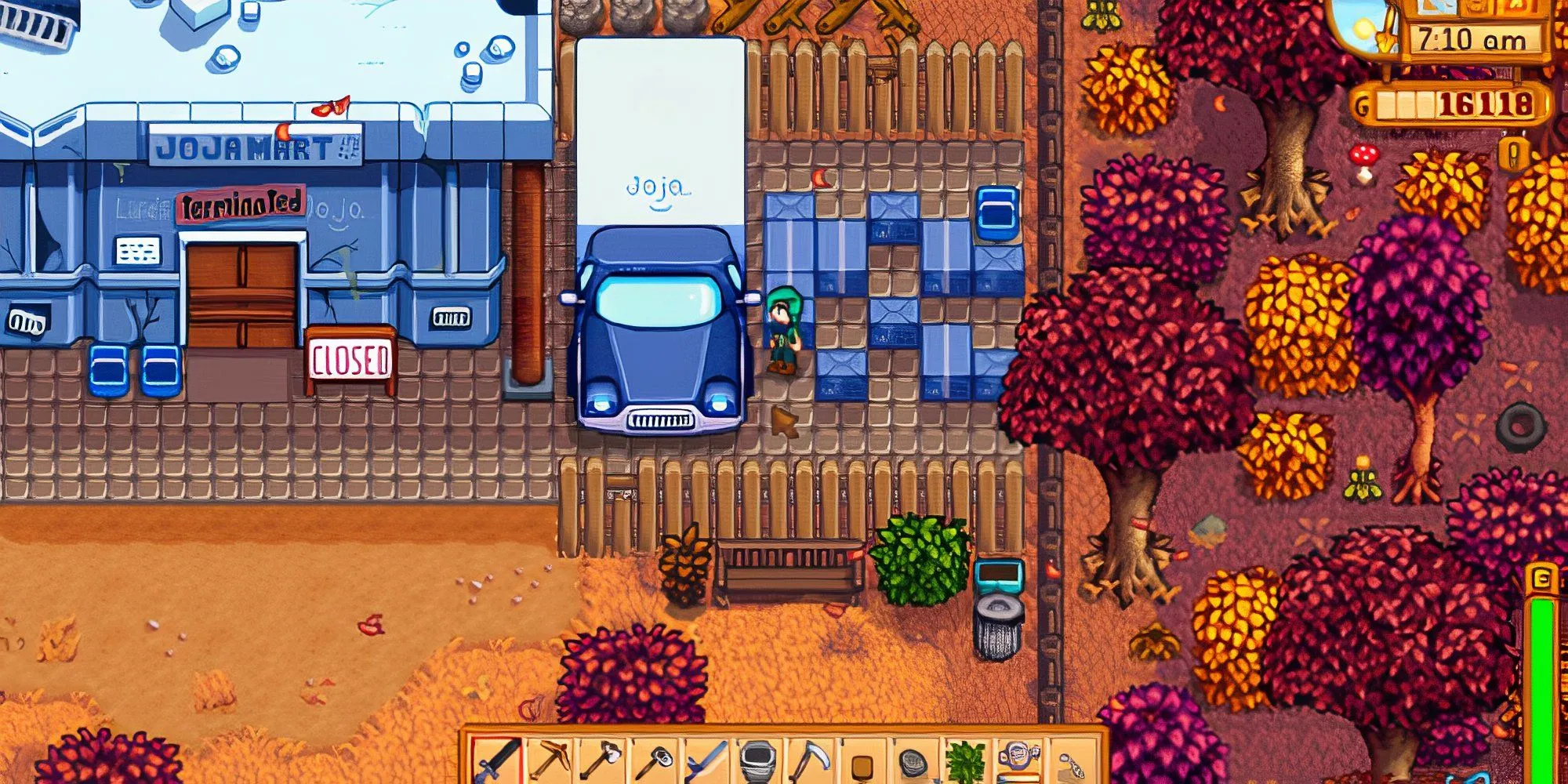Image resolution: width=1568 pixels, height=784 pixels.
Task: Open the quest journal icon below gold
Action: pos(1515,154)
